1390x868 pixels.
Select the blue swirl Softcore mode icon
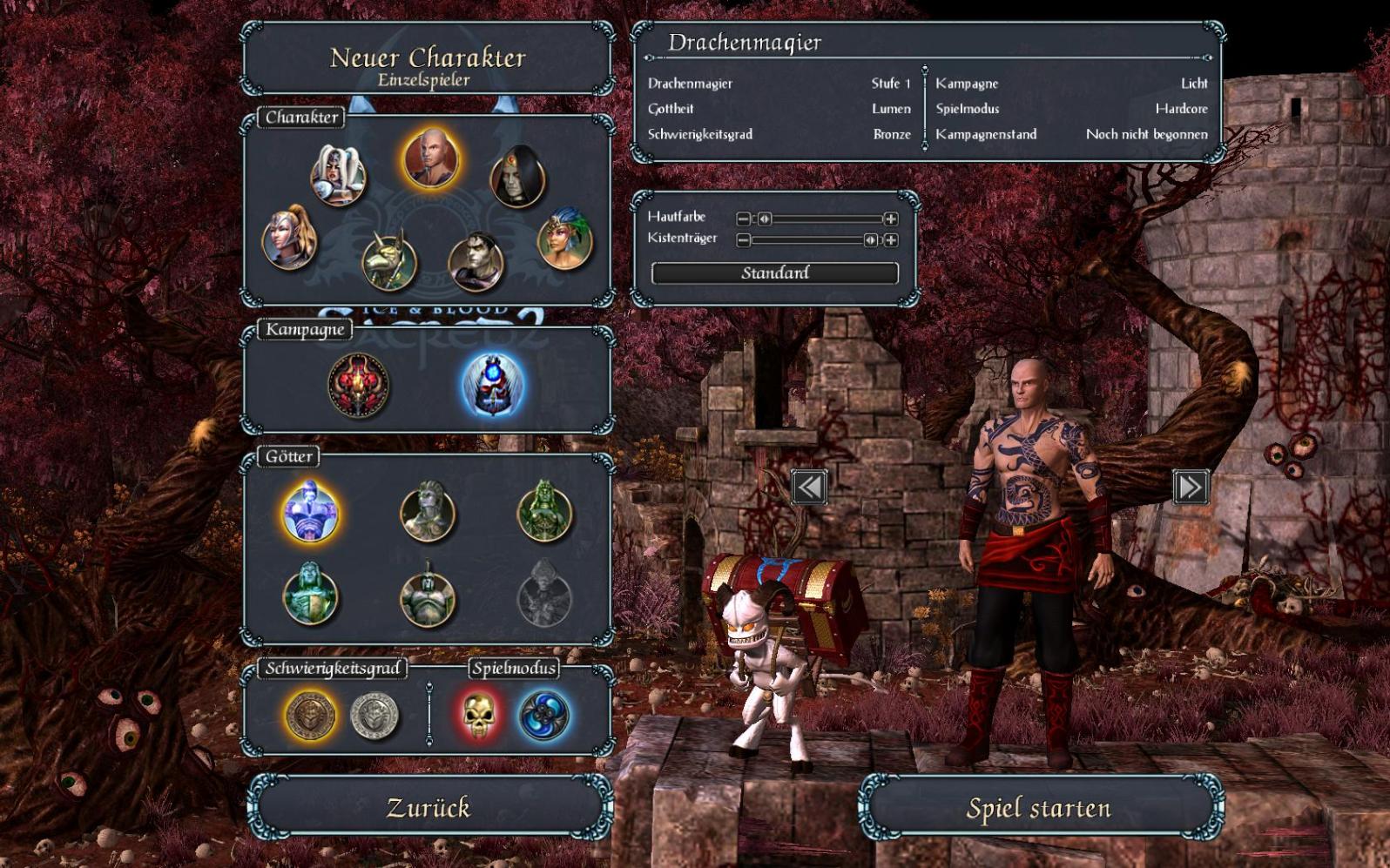click(x=543, y=715)
